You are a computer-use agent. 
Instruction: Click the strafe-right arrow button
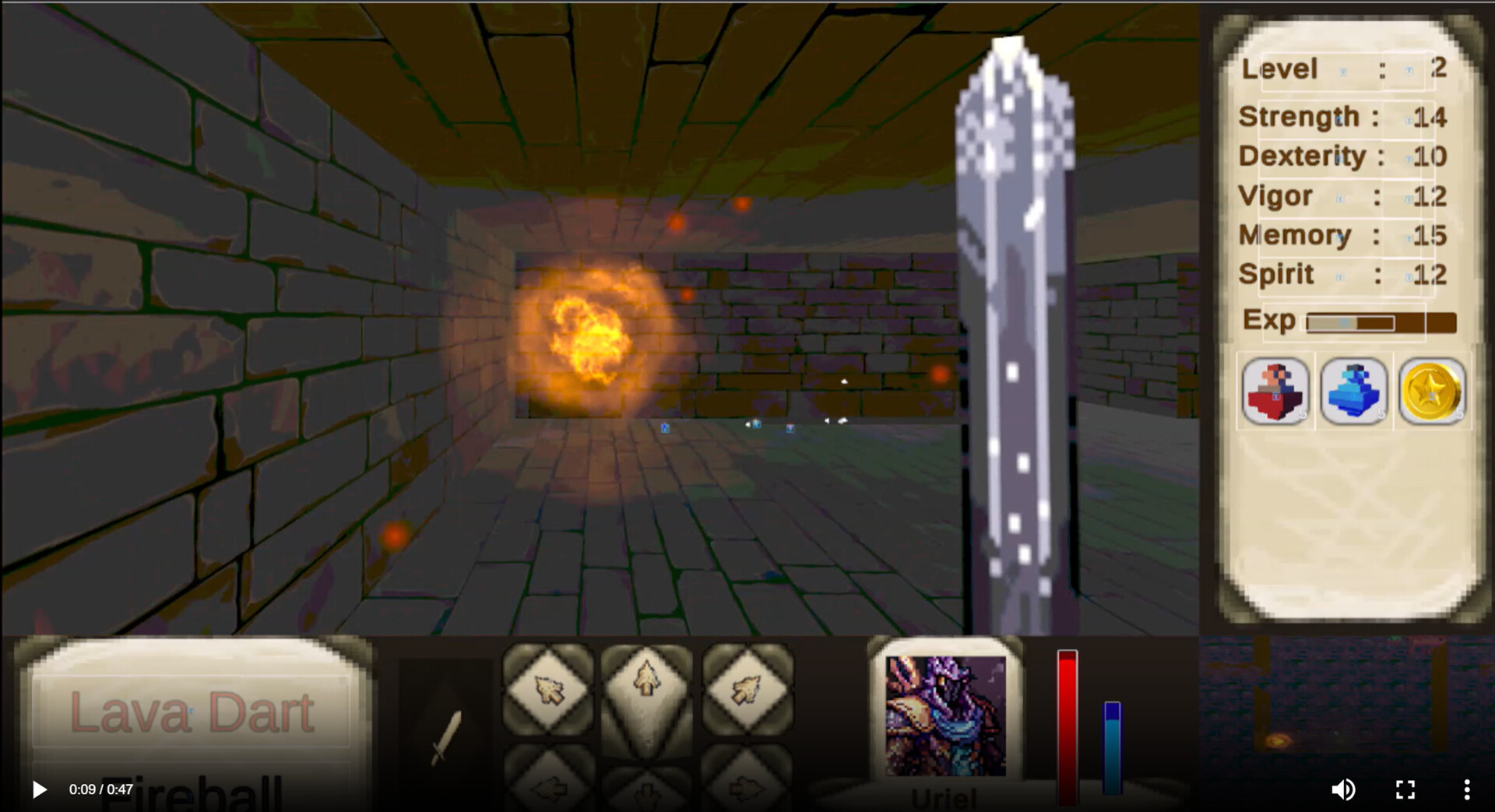coord(749,790)
